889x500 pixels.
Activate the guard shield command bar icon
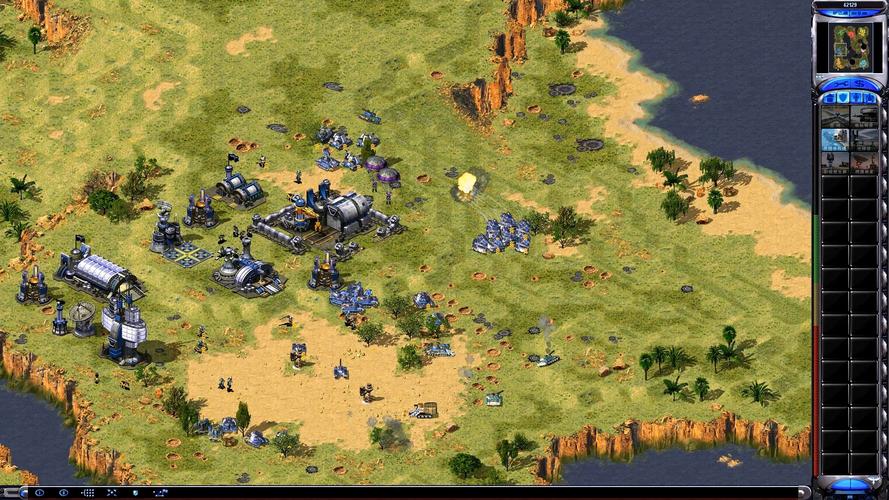tap(135, 493)
